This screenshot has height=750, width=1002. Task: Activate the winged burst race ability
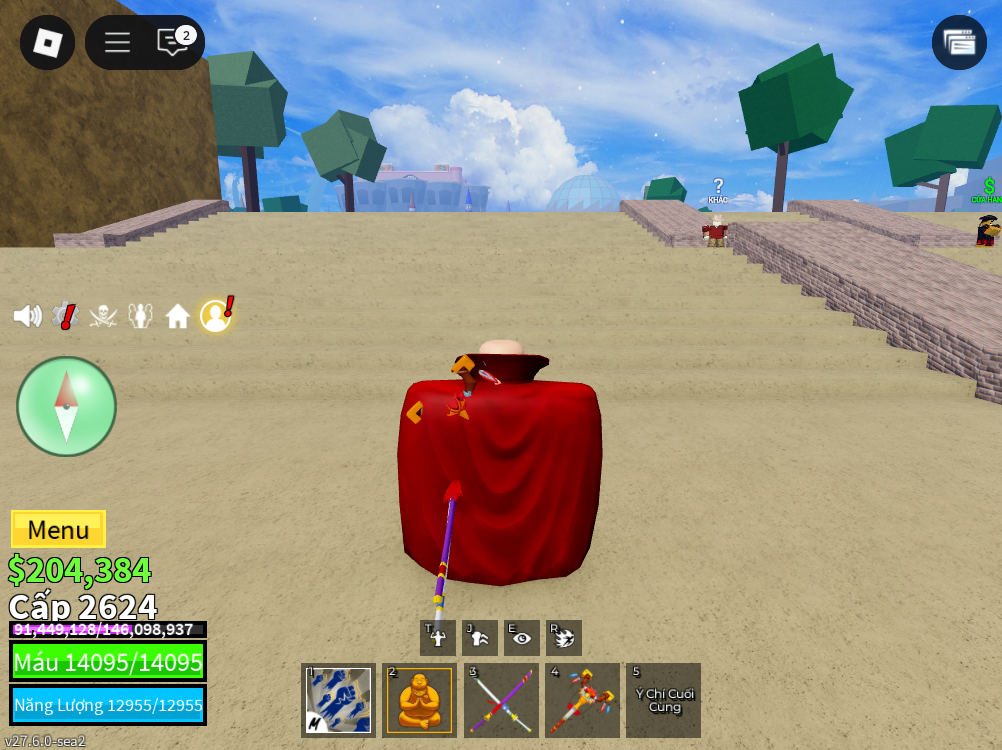(x=564, y=638)
